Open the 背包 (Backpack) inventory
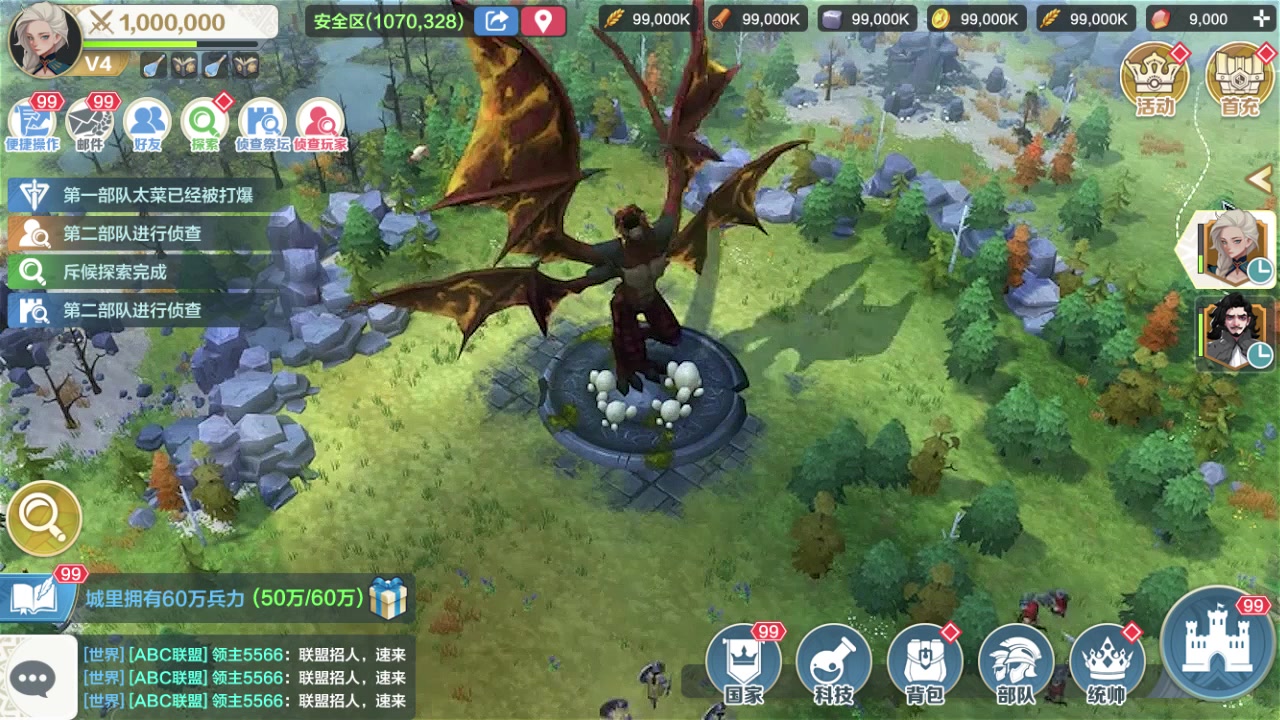Image resolution: width=1280 pixels, height=720 pixels. (x=925, y=660)
